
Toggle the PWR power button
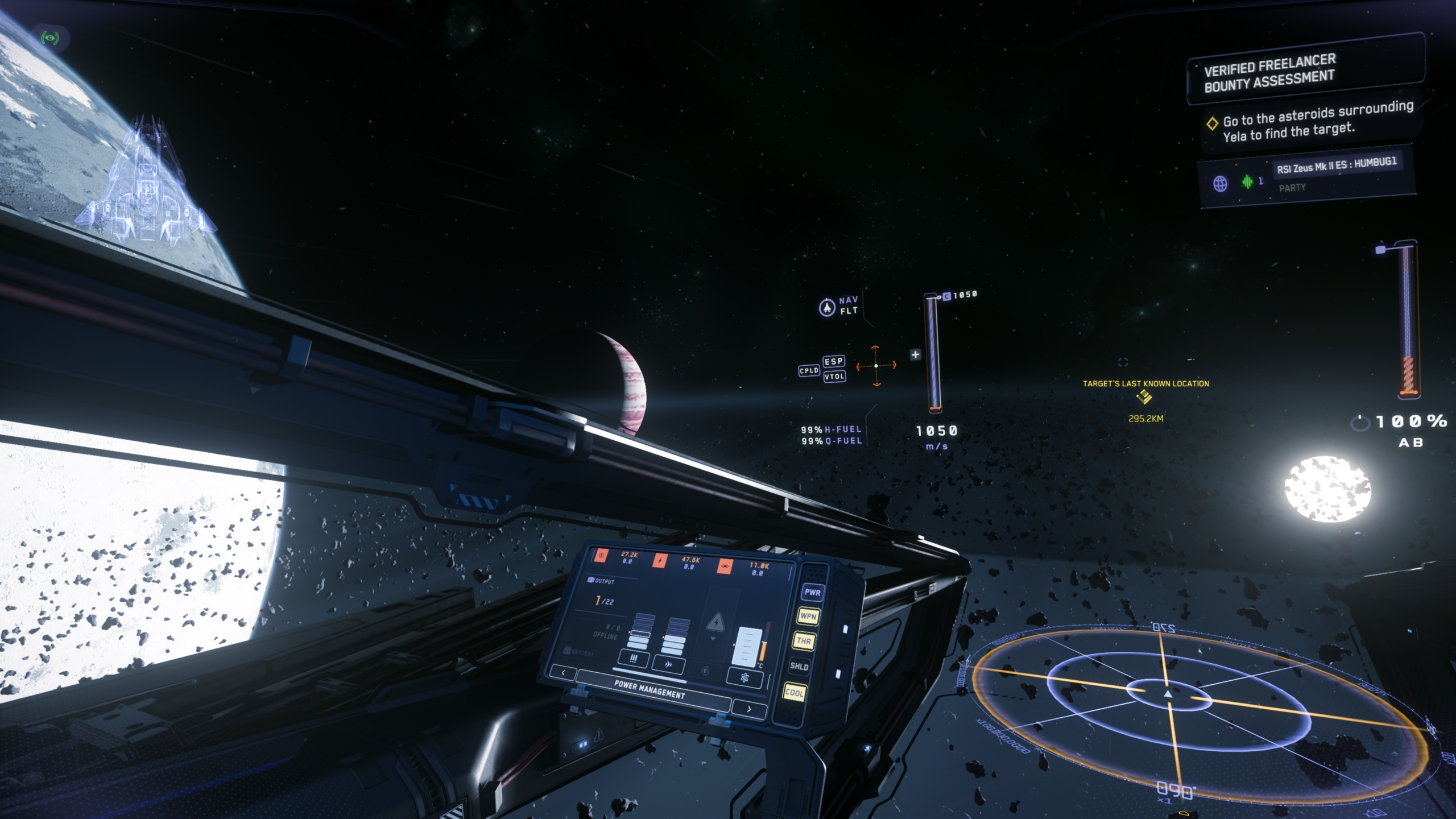tap(812, 592)
